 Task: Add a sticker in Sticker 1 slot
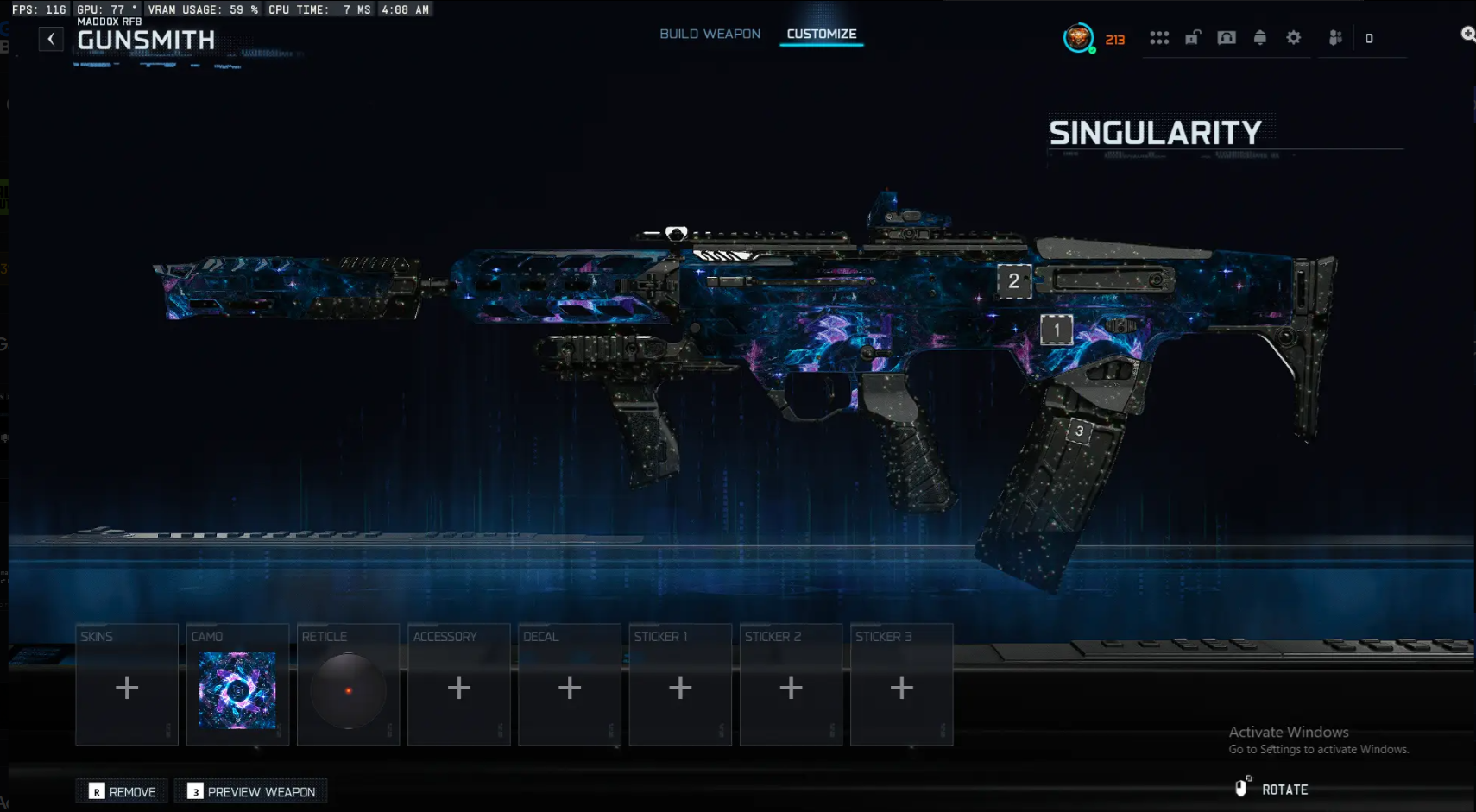(680, 686)
